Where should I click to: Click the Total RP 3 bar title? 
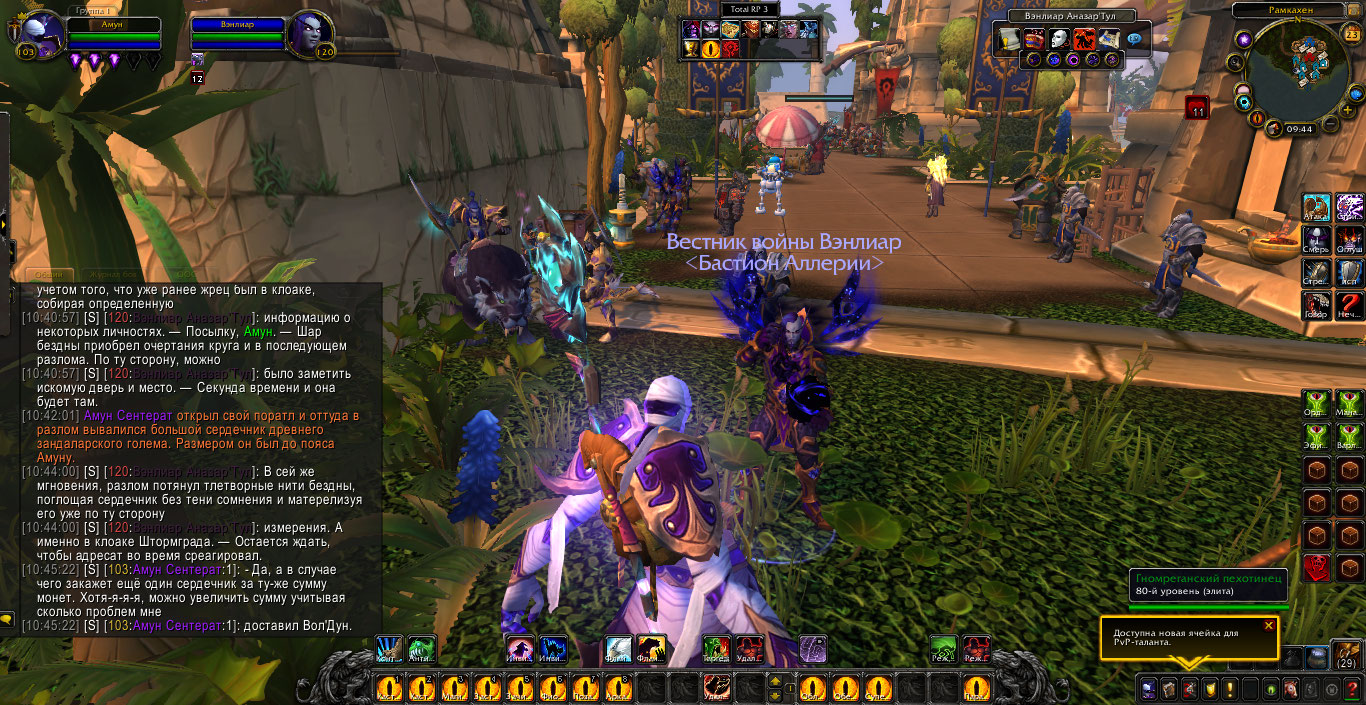pos(749,8)
